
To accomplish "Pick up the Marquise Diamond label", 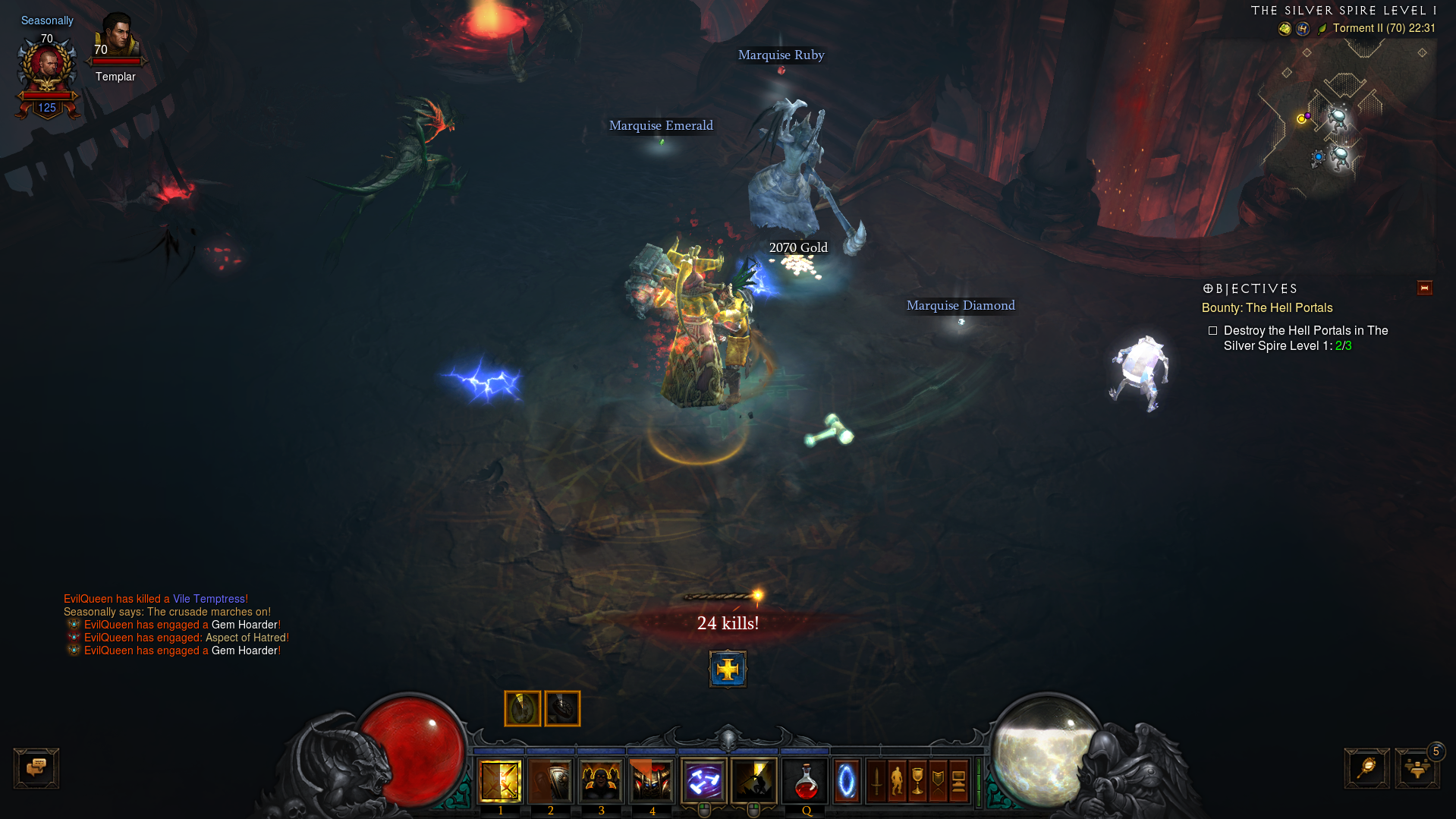I will coord(961,306).
